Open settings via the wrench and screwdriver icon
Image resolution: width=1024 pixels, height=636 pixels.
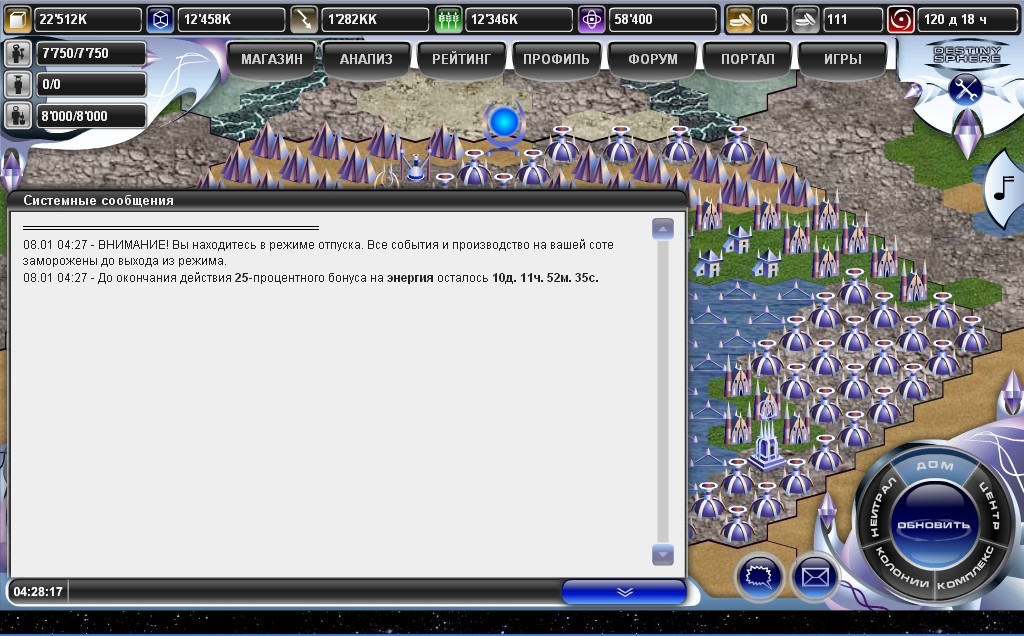(965, 89)
